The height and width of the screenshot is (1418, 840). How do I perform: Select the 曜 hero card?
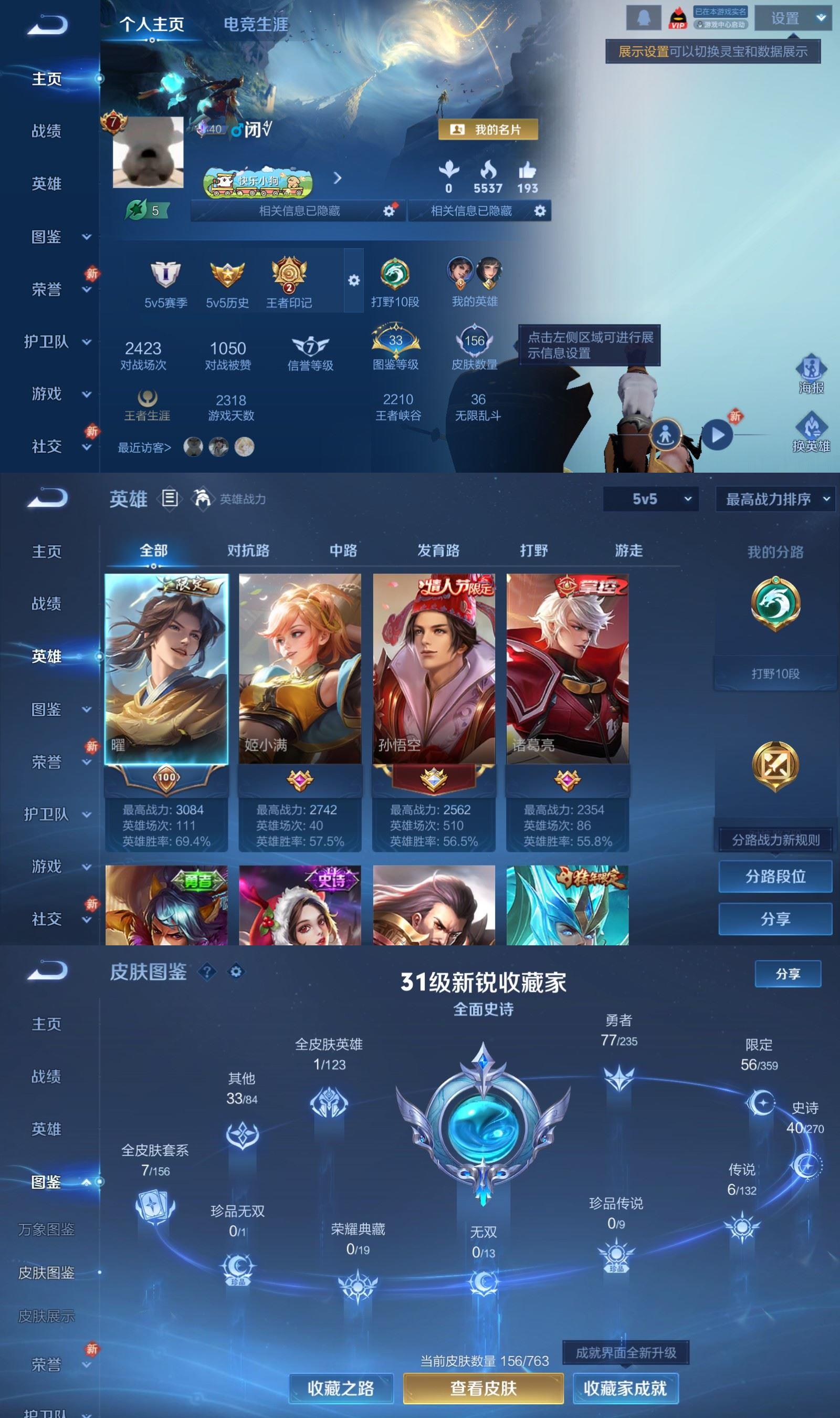pos(166,669)
